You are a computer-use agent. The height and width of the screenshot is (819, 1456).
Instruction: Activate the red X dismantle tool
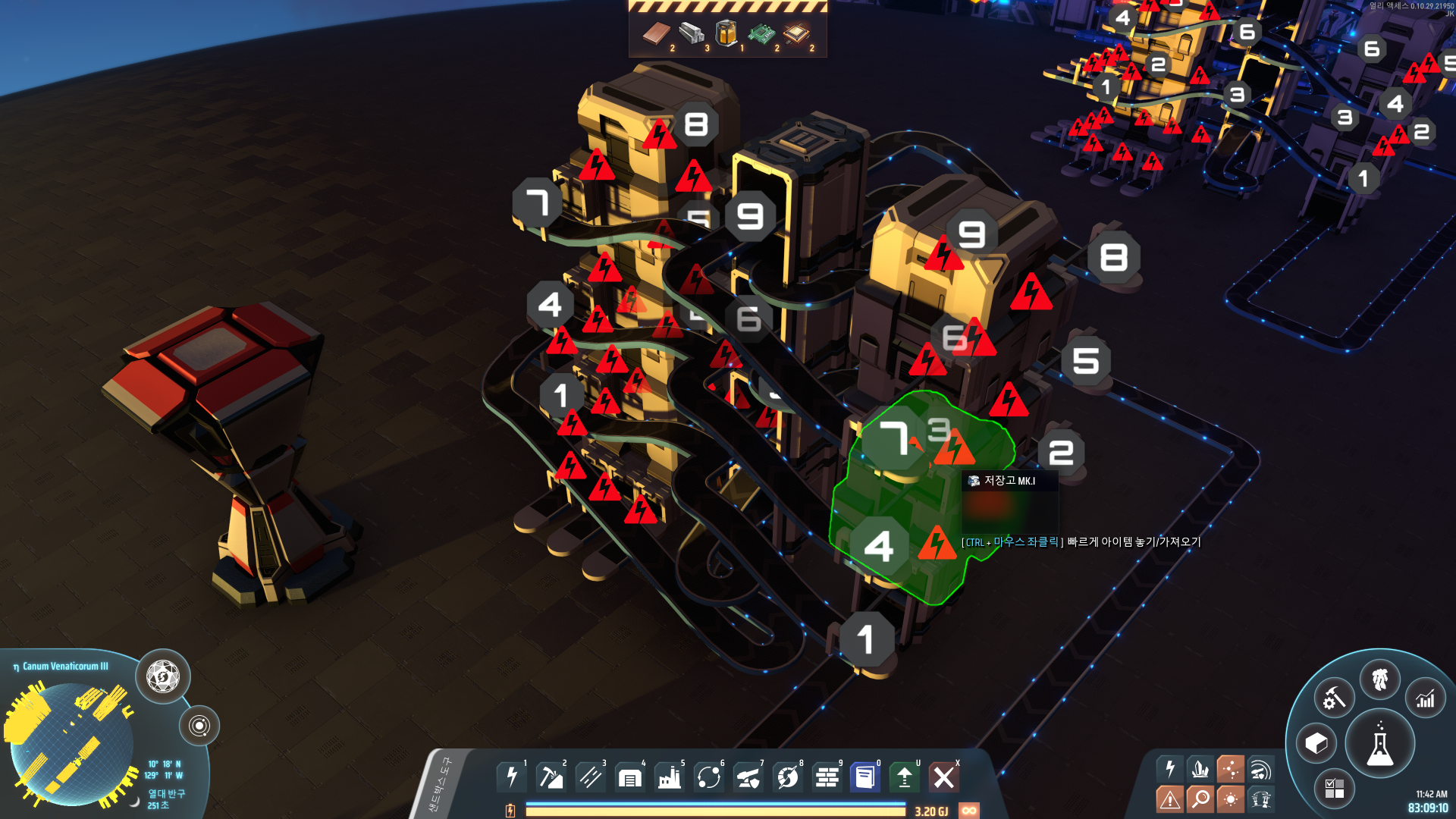pos(944,777)
